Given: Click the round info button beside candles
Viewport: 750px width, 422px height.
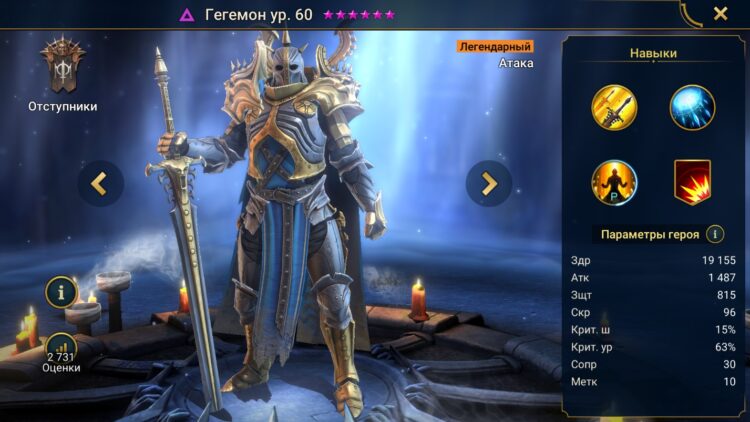Looking at the screenshot, I should pos(62,292).
